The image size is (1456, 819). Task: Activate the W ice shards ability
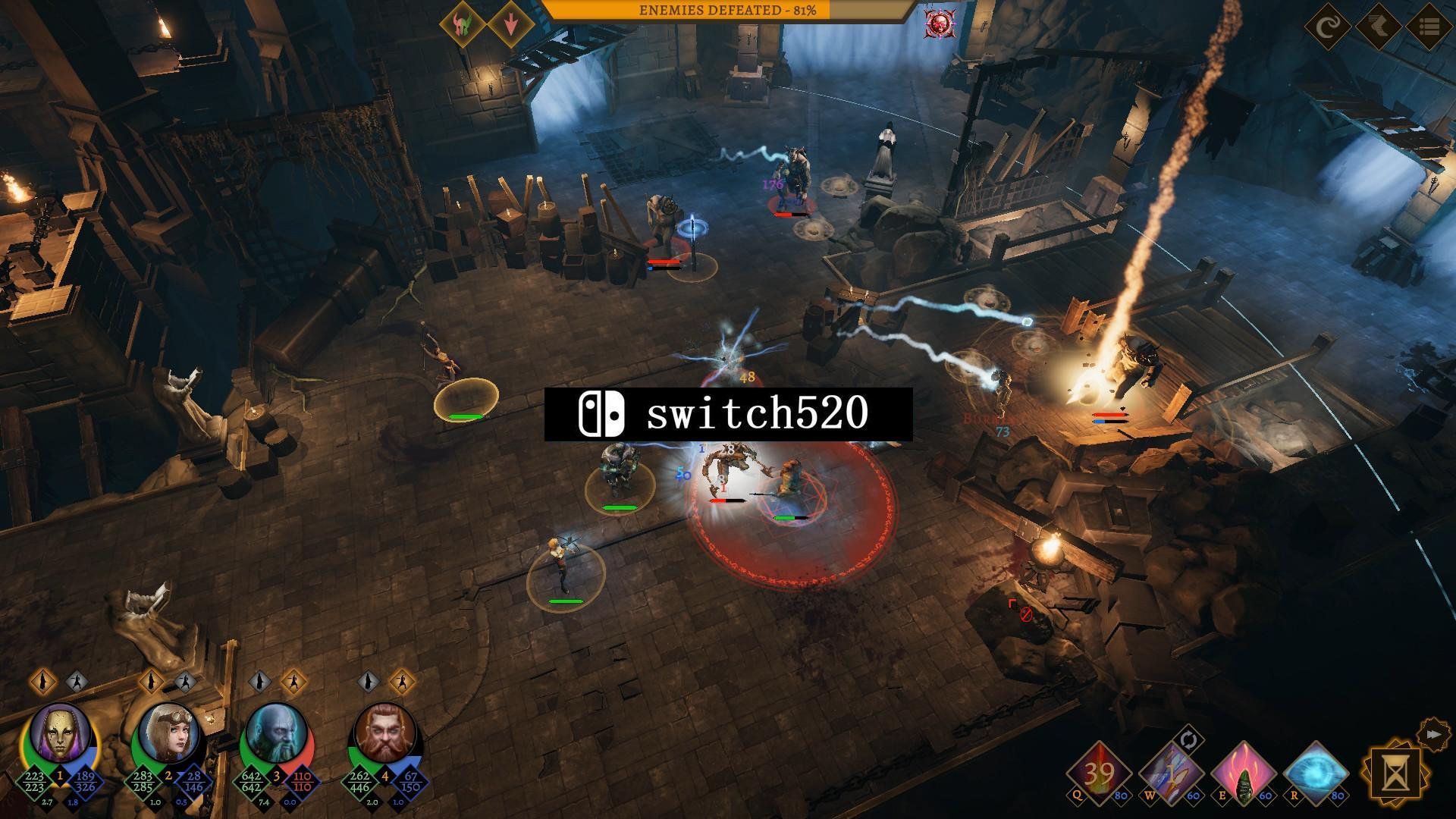[x=1171, y=773]
